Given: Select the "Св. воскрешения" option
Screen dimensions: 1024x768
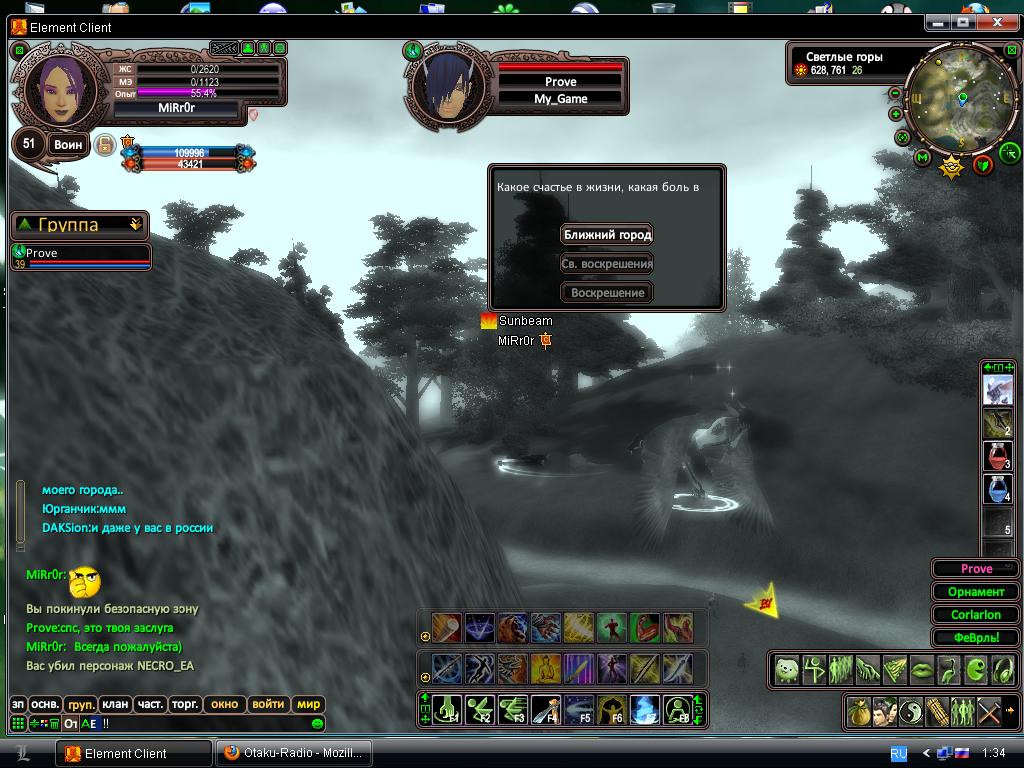Looking at the screenshot, I should point(607,264).
